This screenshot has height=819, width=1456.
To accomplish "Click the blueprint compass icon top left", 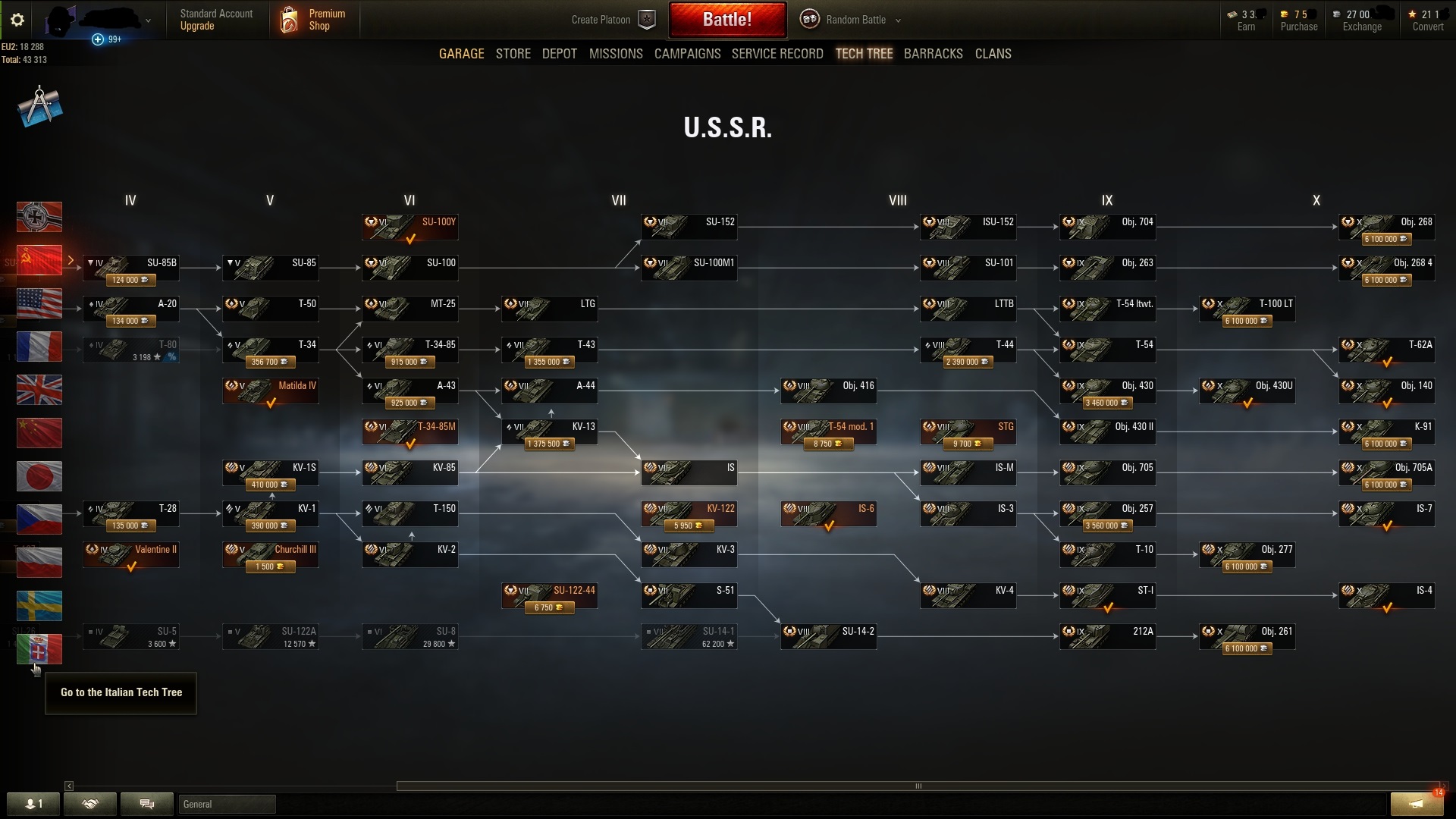I will (x=38, y=106).
